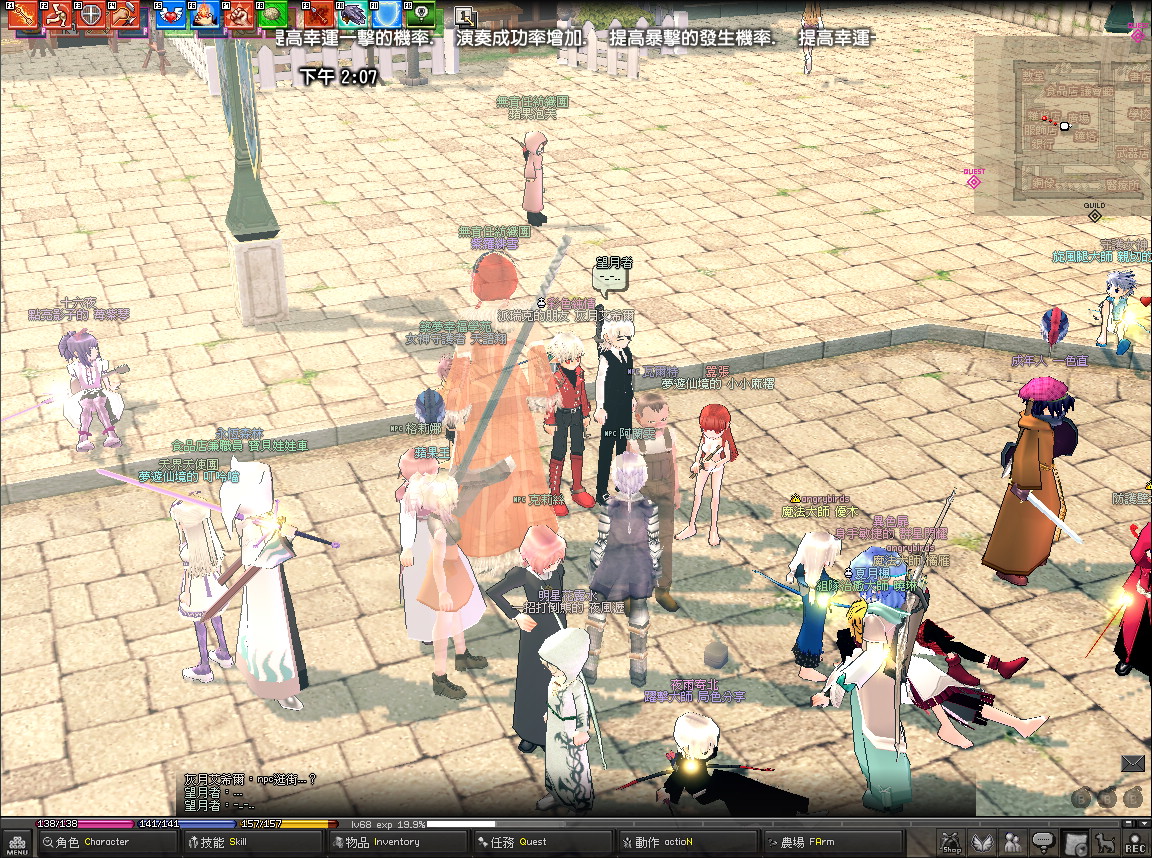Start recording with the REC button
Image resolution: width=1152 pixels, height=858 pixels.
point(1136,843)
